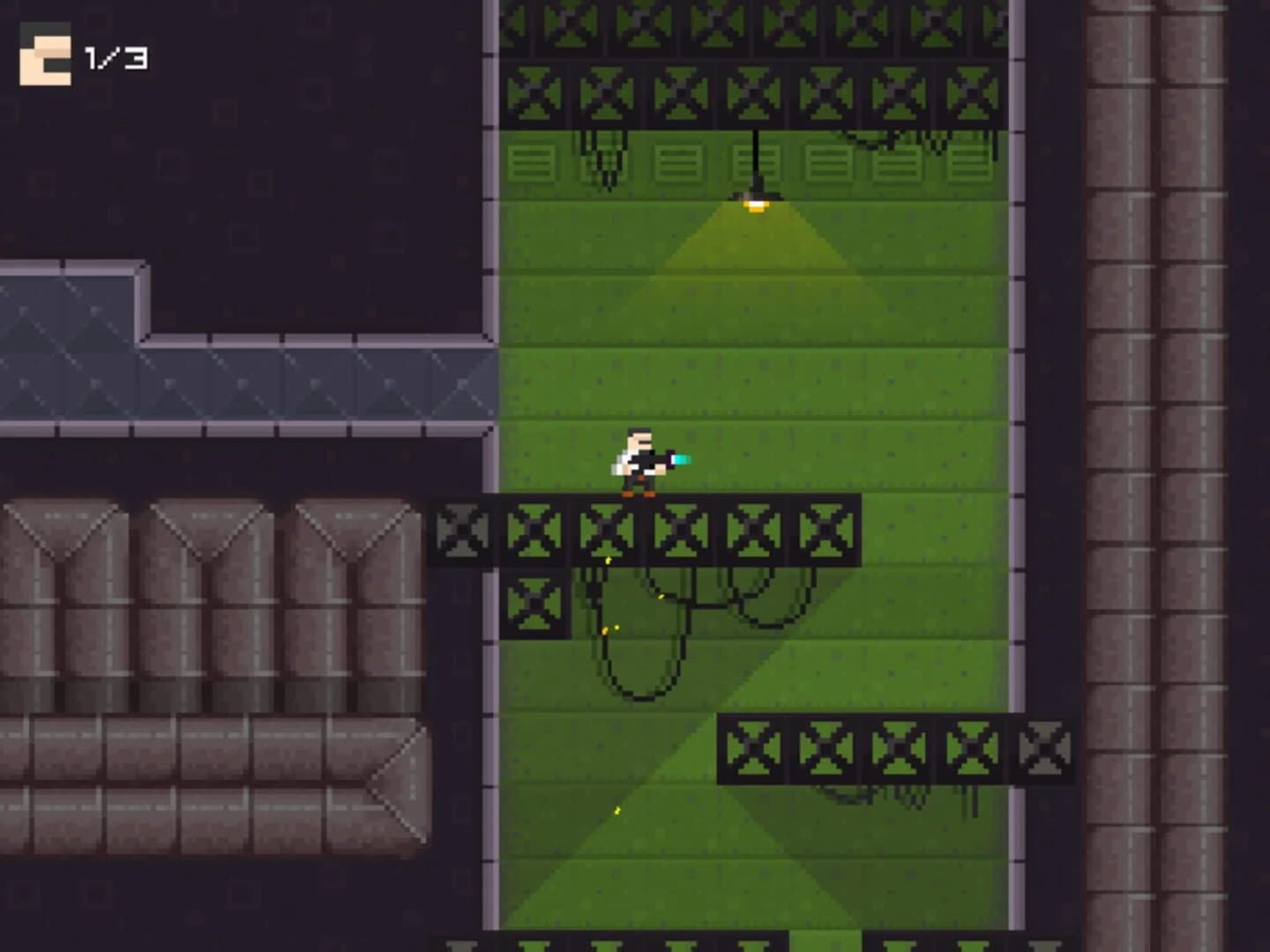Click the yellow sparkle below the platform

[x=615, y=628]
